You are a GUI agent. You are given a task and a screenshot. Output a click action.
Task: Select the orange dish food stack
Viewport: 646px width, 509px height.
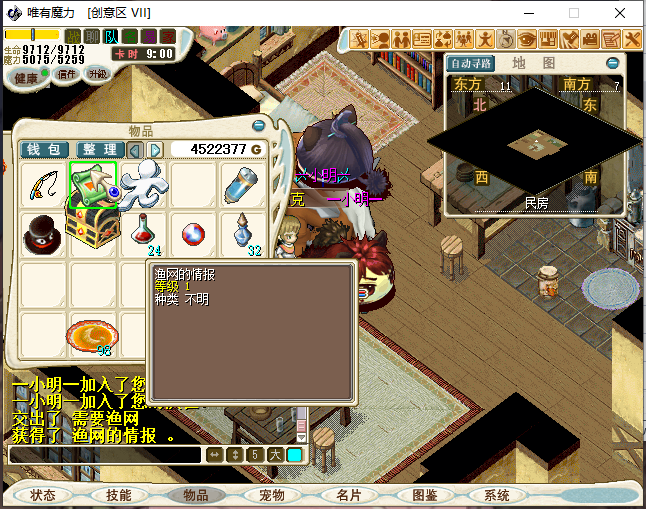coord(93,335)
